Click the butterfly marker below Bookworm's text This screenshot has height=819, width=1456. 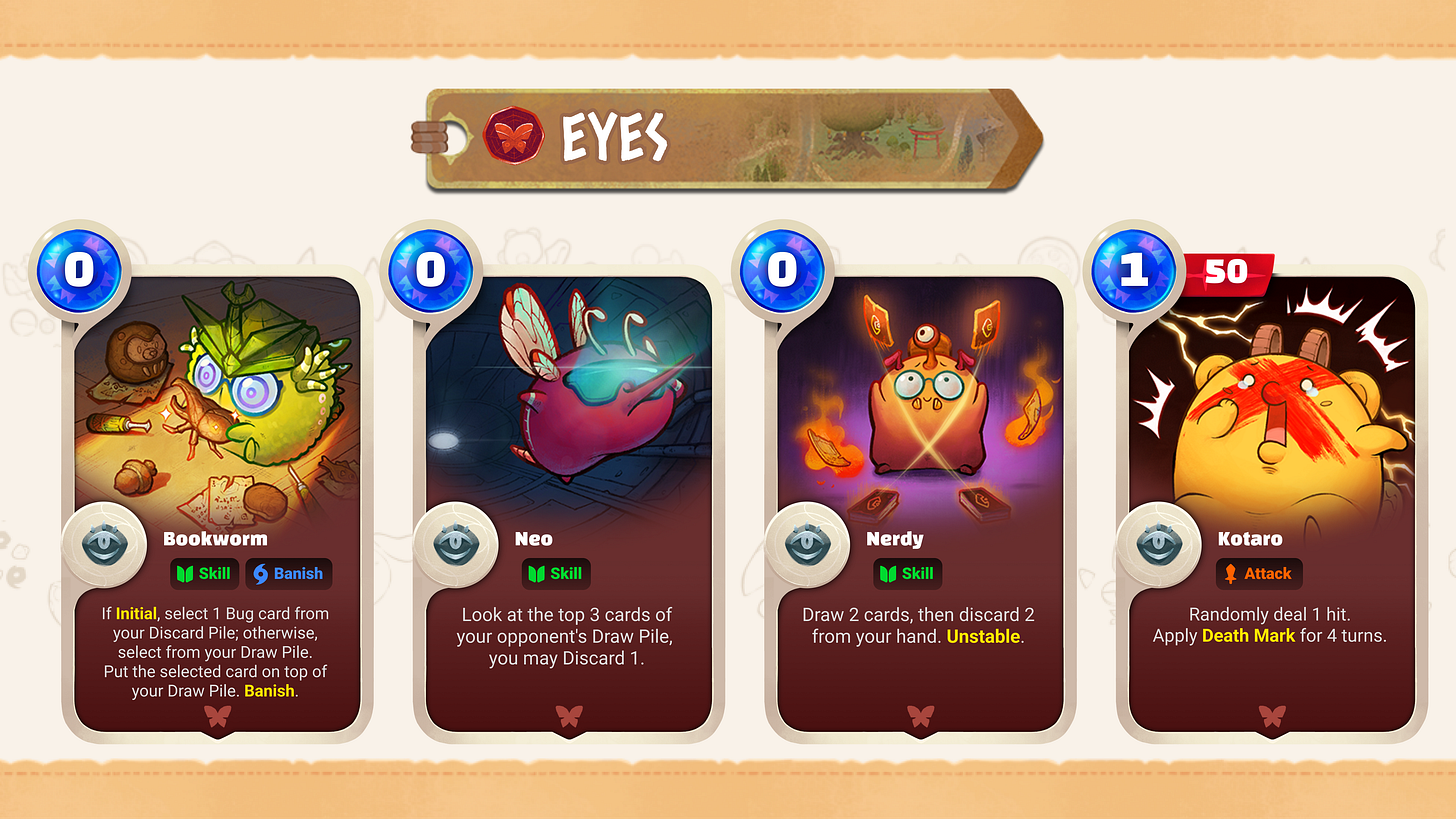216,717
